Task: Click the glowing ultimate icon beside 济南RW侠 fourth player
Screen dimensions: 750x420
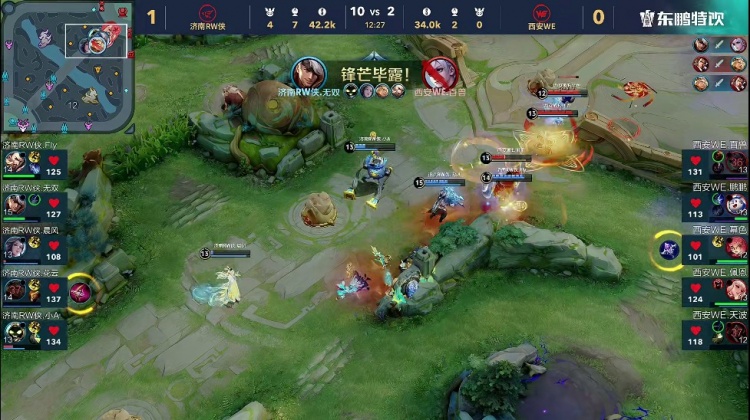Action: pos(81,290)
